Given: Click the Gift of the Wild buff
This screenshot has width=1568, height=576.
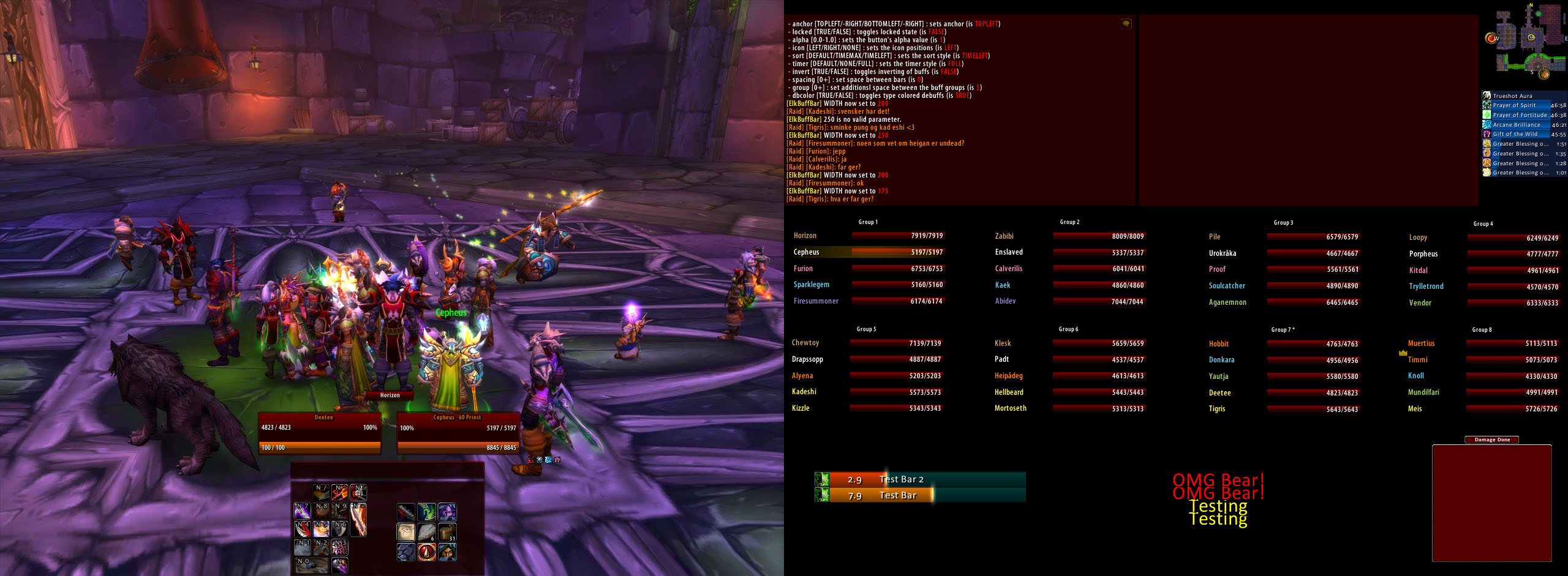Looking at the screenshot, I should tap(1515, 134).
